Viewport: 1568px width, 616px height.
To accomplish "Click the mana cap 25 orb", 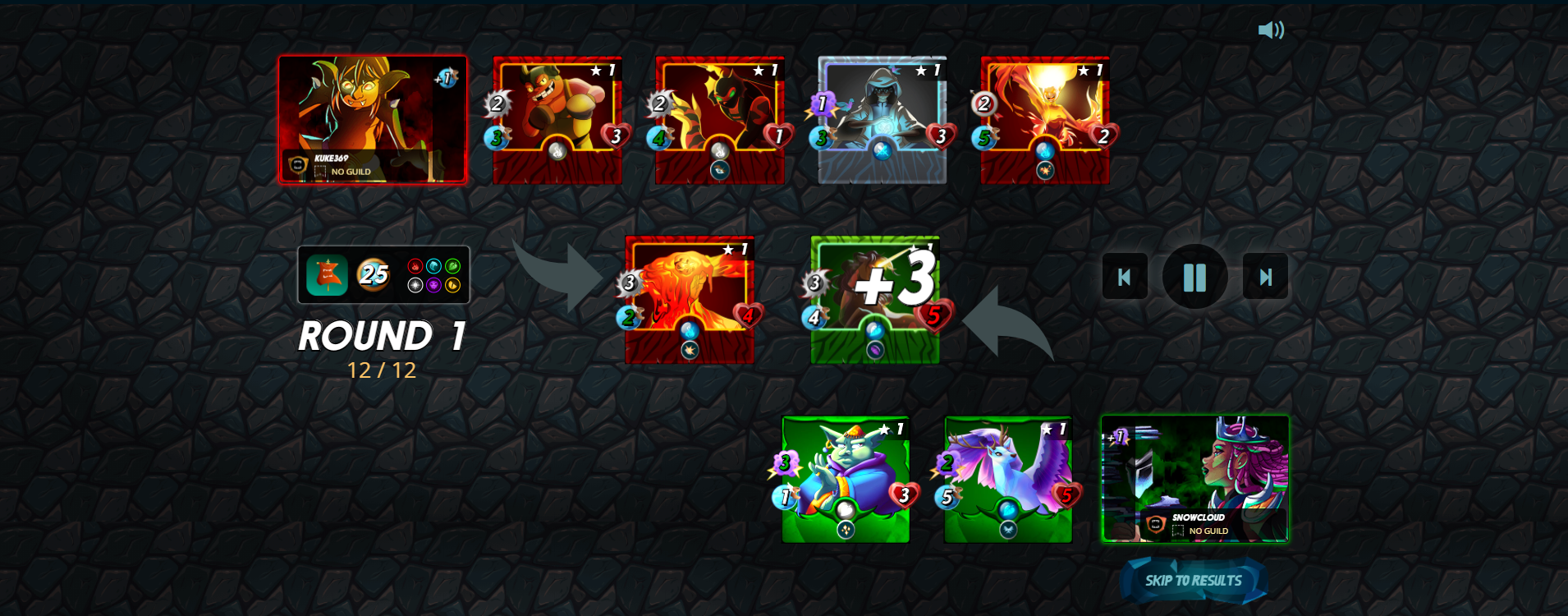I will point(375,274).
